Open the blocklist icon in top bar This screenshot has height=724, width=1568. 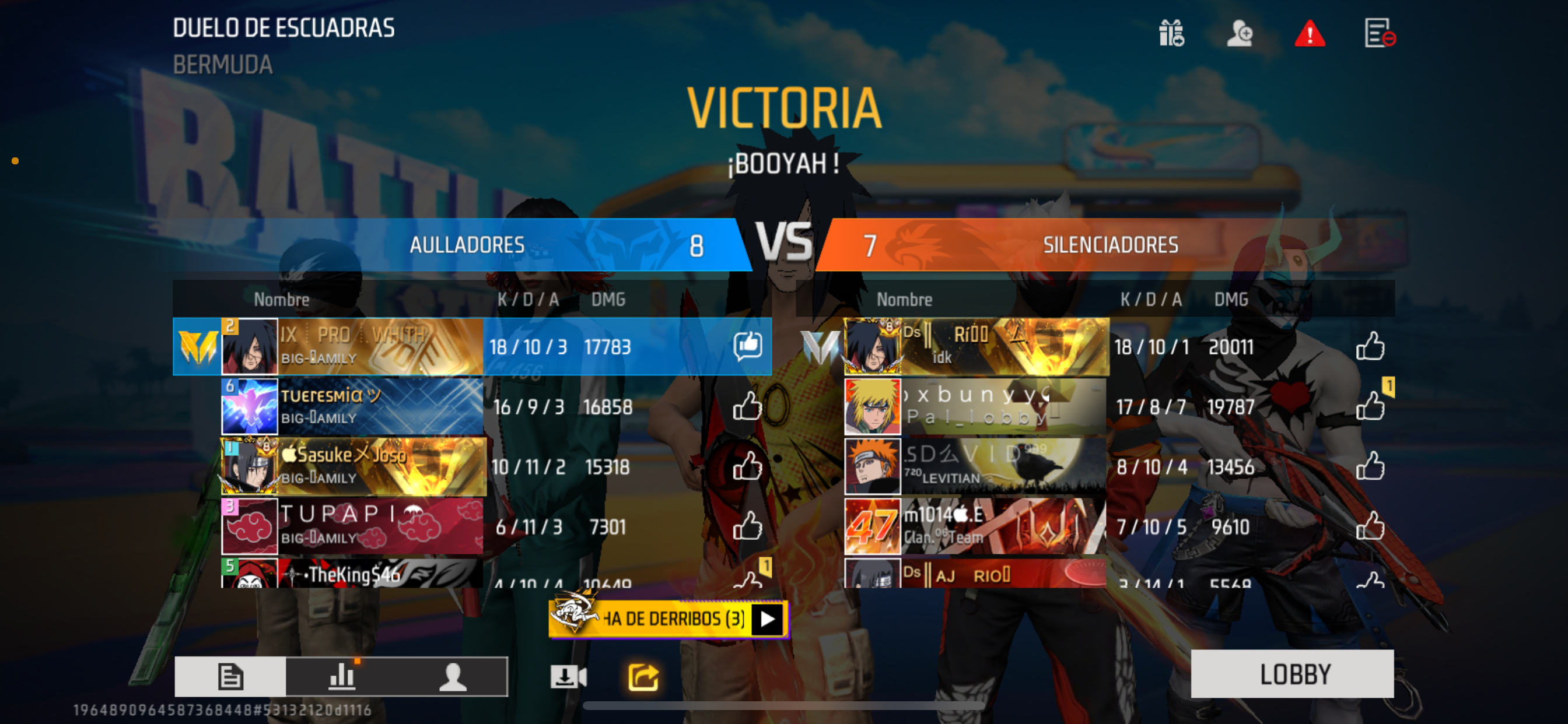point(1378,33)
